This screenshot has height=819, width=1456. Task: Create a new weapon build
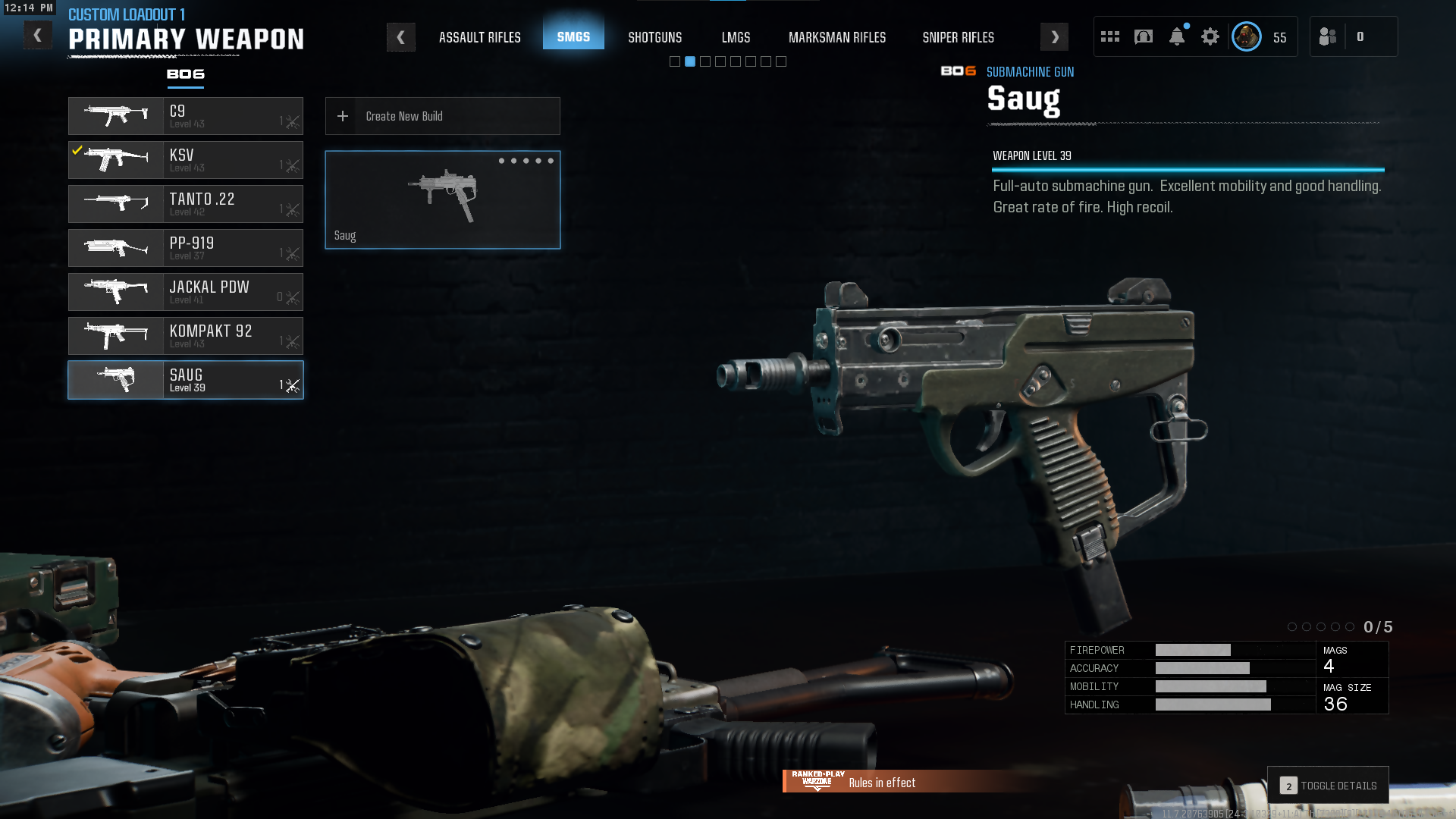(x=443, y=116)
